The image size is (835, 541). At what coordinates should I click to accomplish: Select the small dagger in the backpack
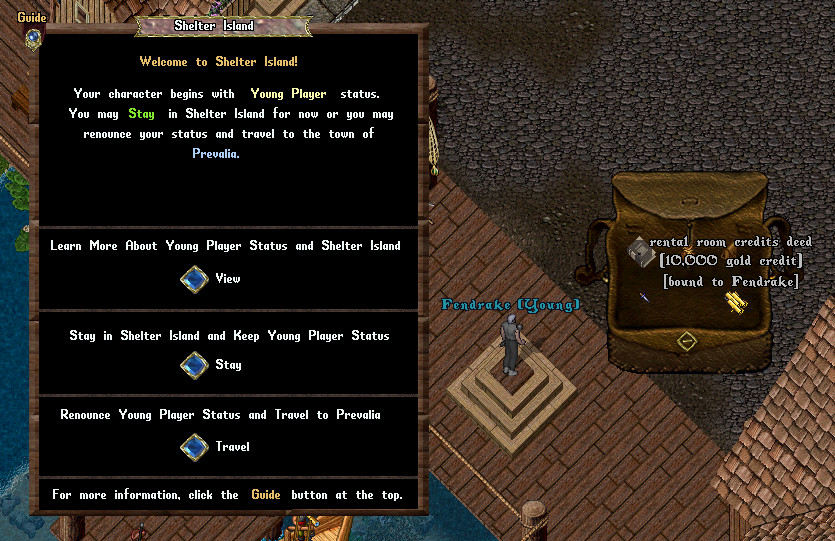pos(643,297)
